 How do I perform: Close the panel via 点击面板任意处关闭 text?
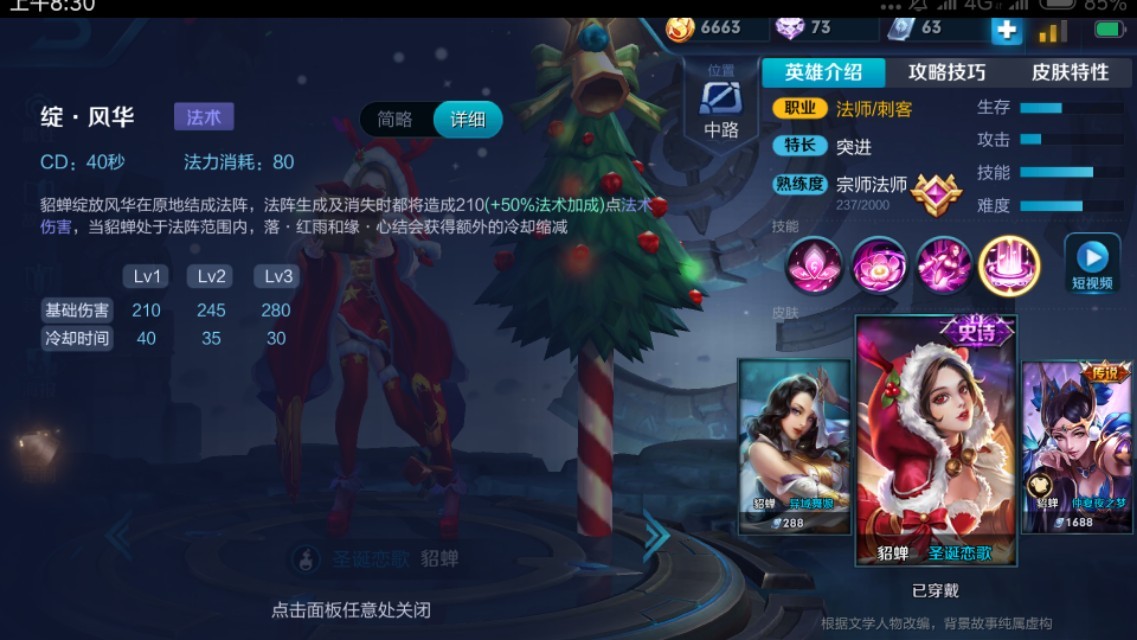click(350, 609)
